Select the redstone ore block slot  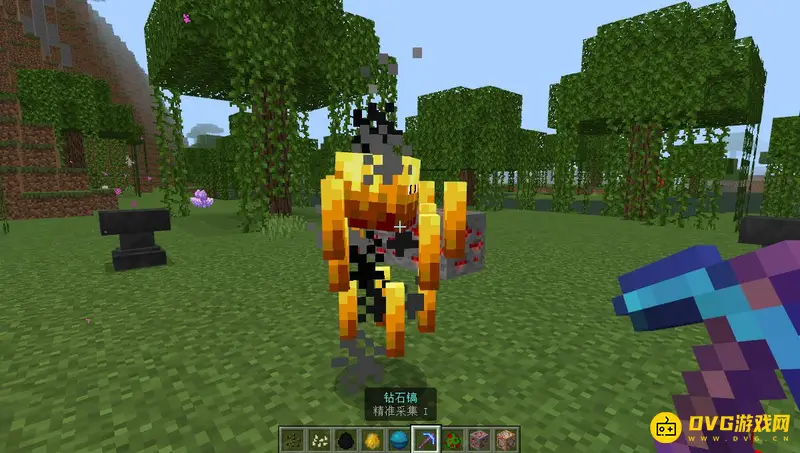tap(479, 440)
